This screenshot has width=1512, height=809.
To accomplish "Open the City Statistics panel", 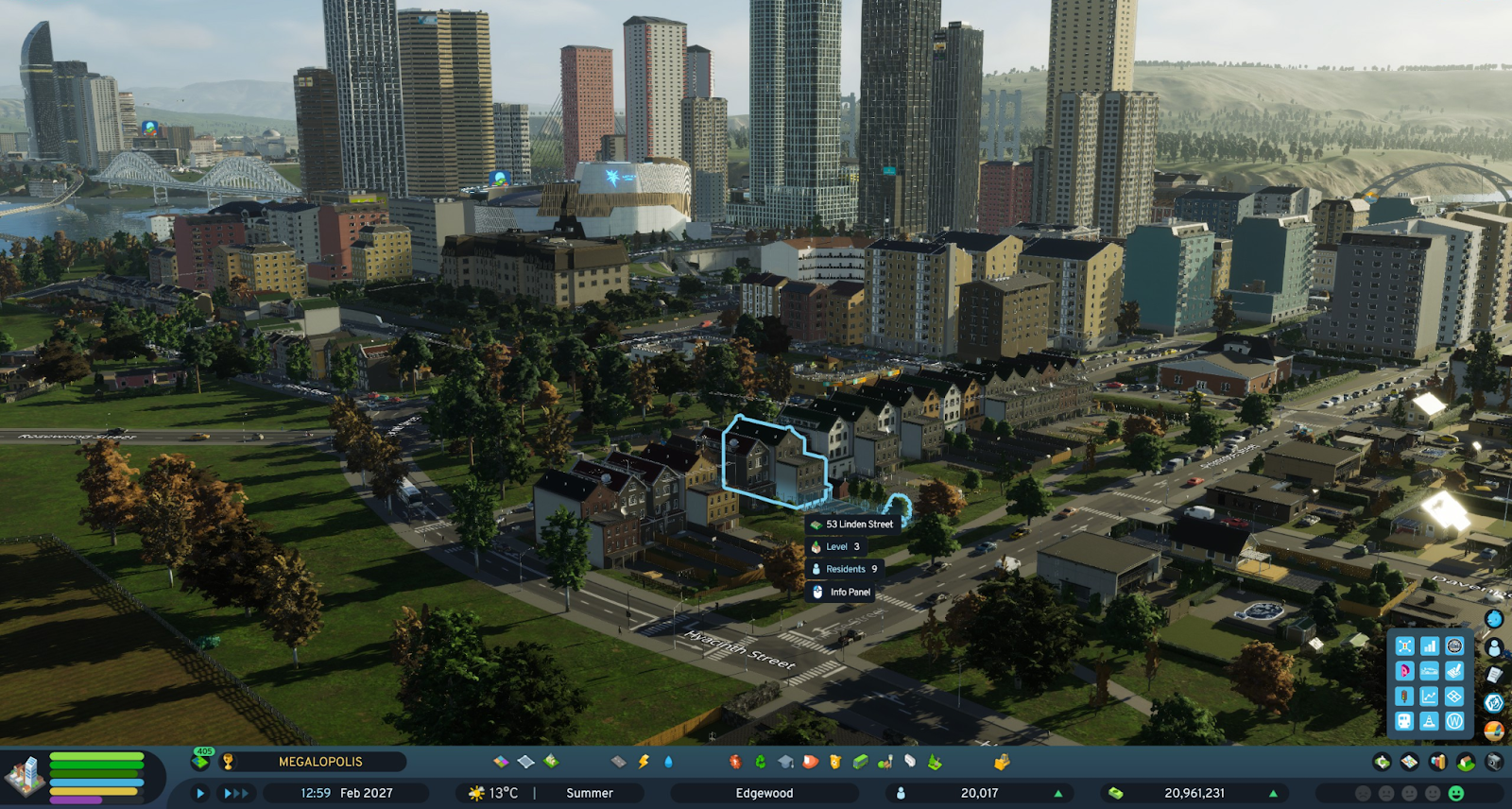I will coord(1436,762).
